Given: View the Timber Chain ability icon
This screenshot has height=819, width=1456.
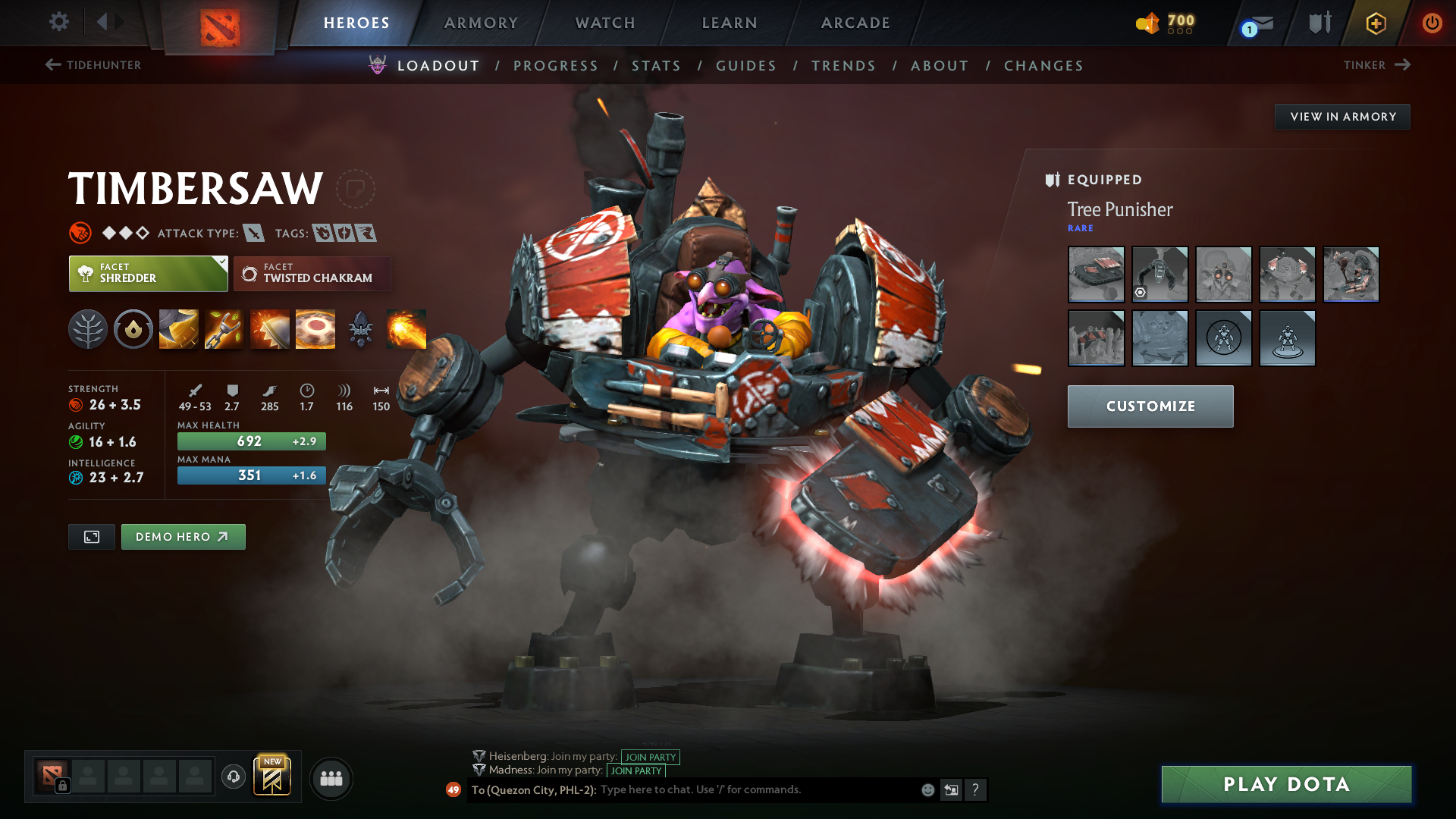Looking at the screenshot, I should point(224,329).
